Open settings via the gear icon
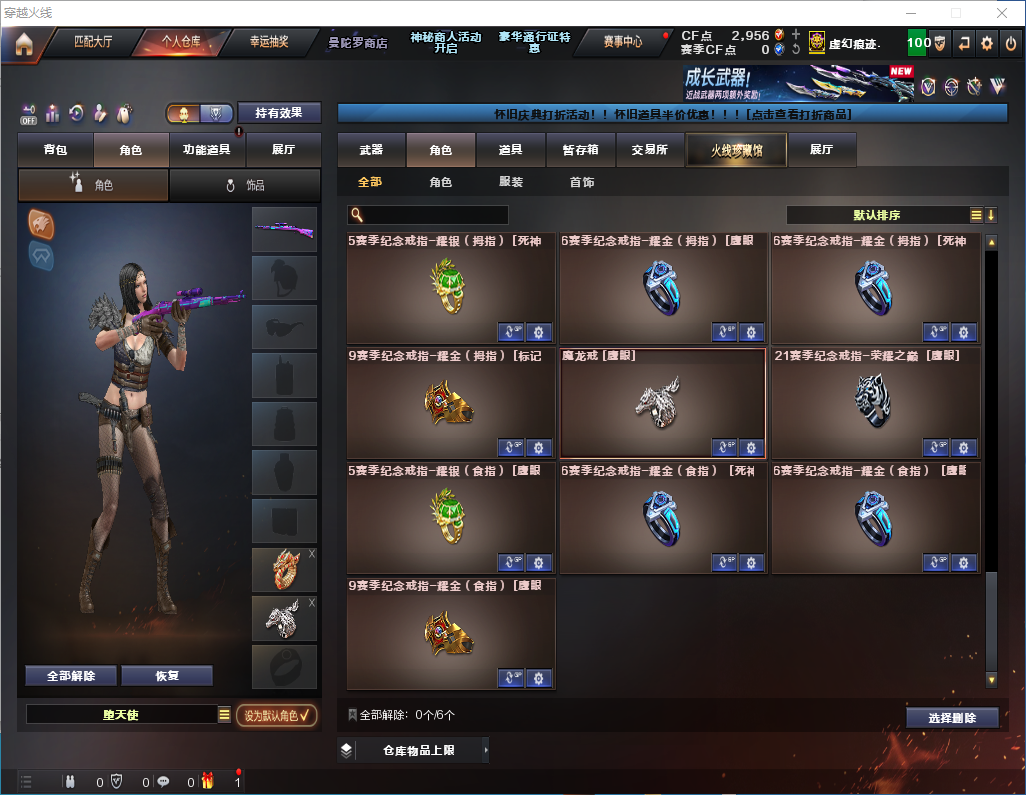This screenshot has height=795, width=1026. 987,43
